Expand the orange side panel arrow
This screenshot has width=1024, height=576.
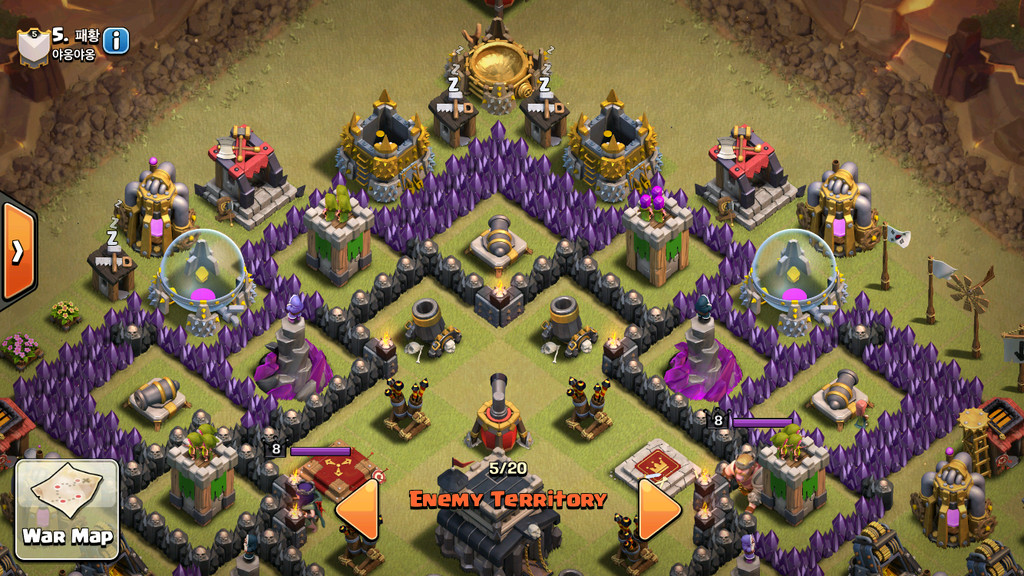click(17, 251)
